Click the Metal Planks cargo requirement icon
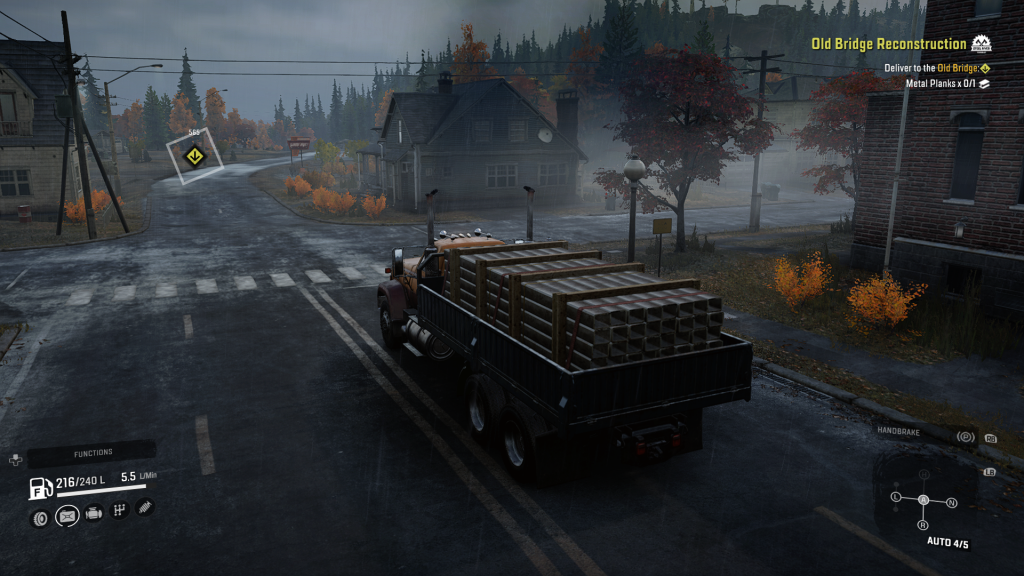The image size is (1024, 576). (x=984, y=84)
